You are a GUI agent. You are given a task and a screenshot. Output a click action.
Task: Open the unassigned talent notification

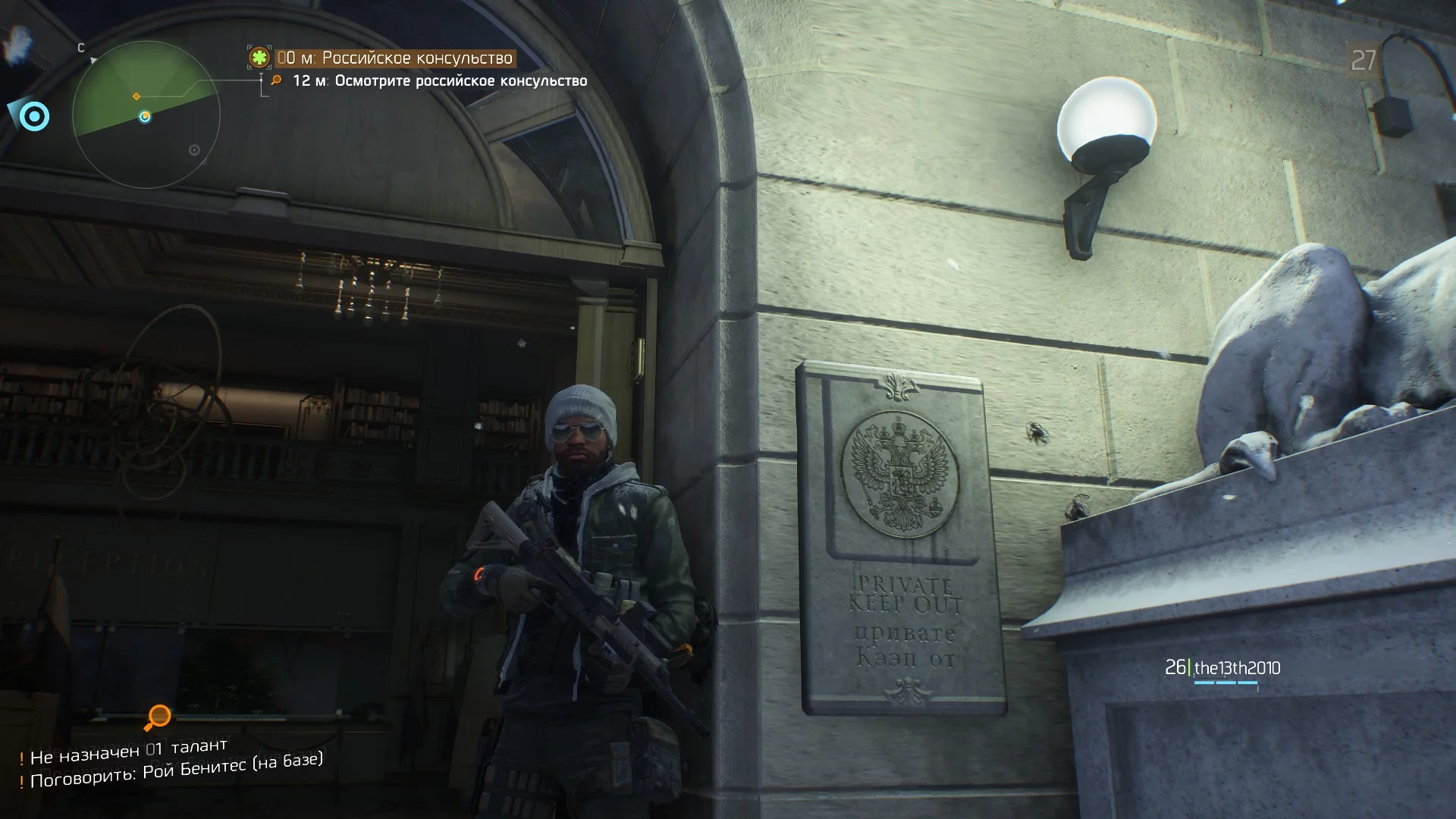point(127,752)
